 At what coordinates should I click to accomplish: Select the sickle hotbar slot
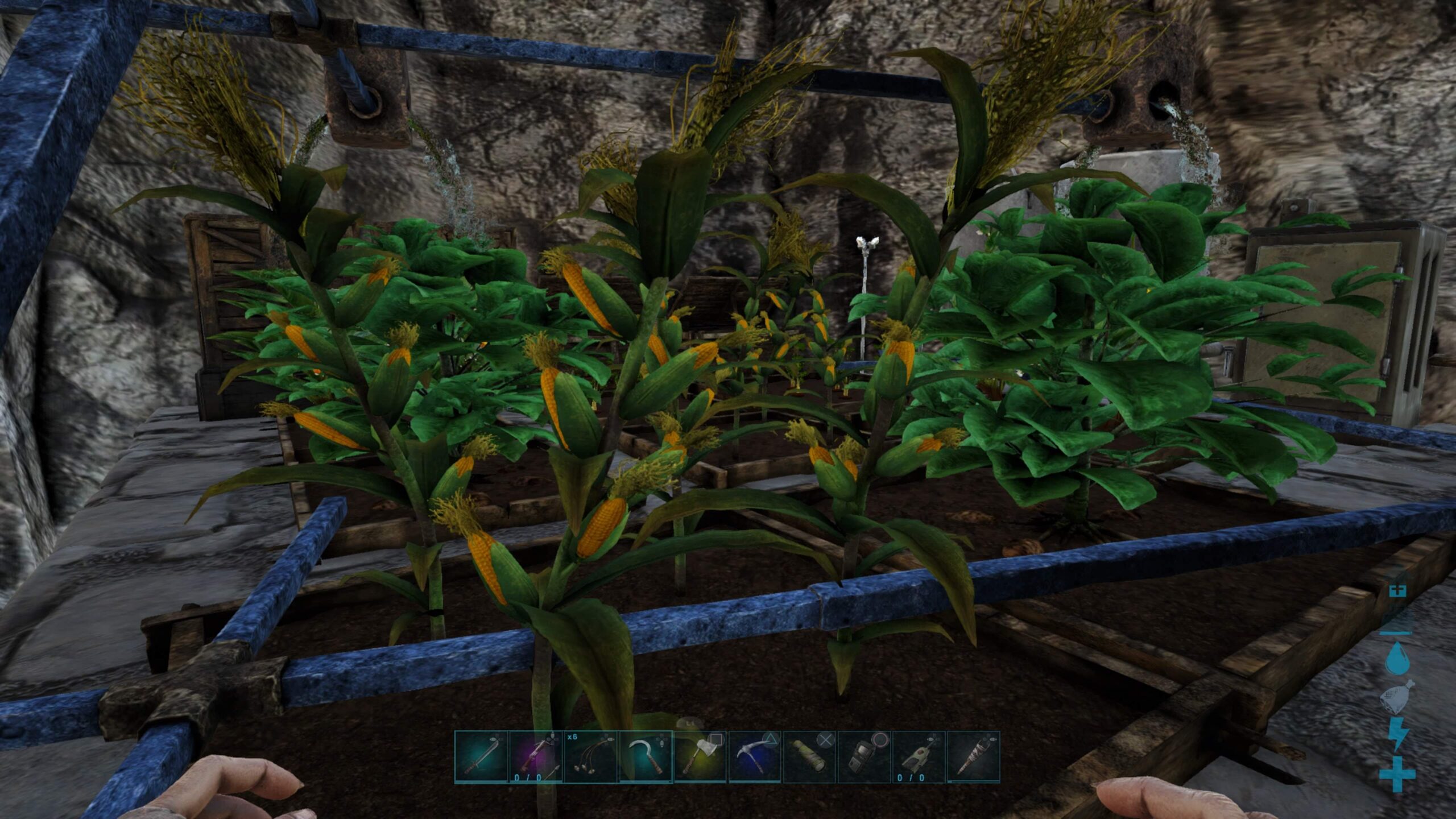point(645,757)
